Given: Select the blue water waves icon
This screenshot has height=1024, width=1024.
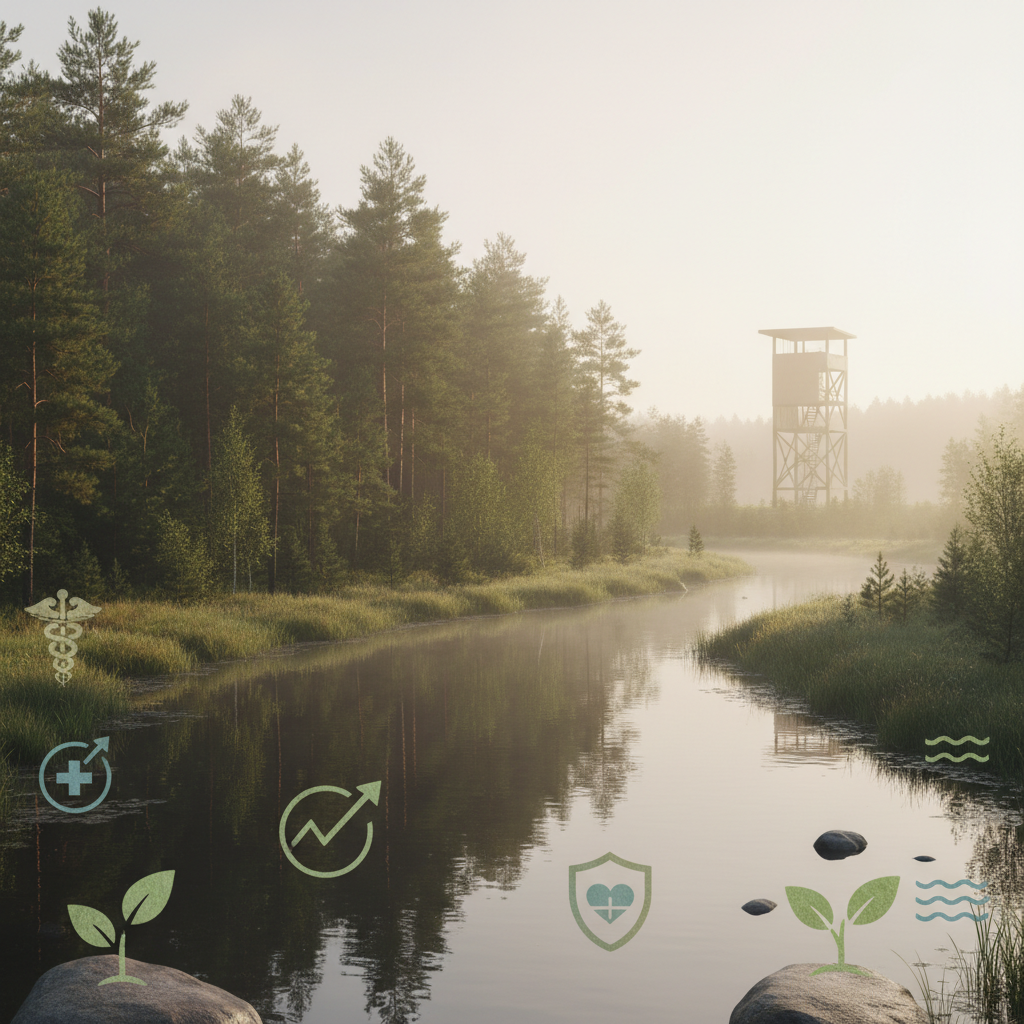Looking at the screenshot, I should pyautogui.click(x=951, y=900).
